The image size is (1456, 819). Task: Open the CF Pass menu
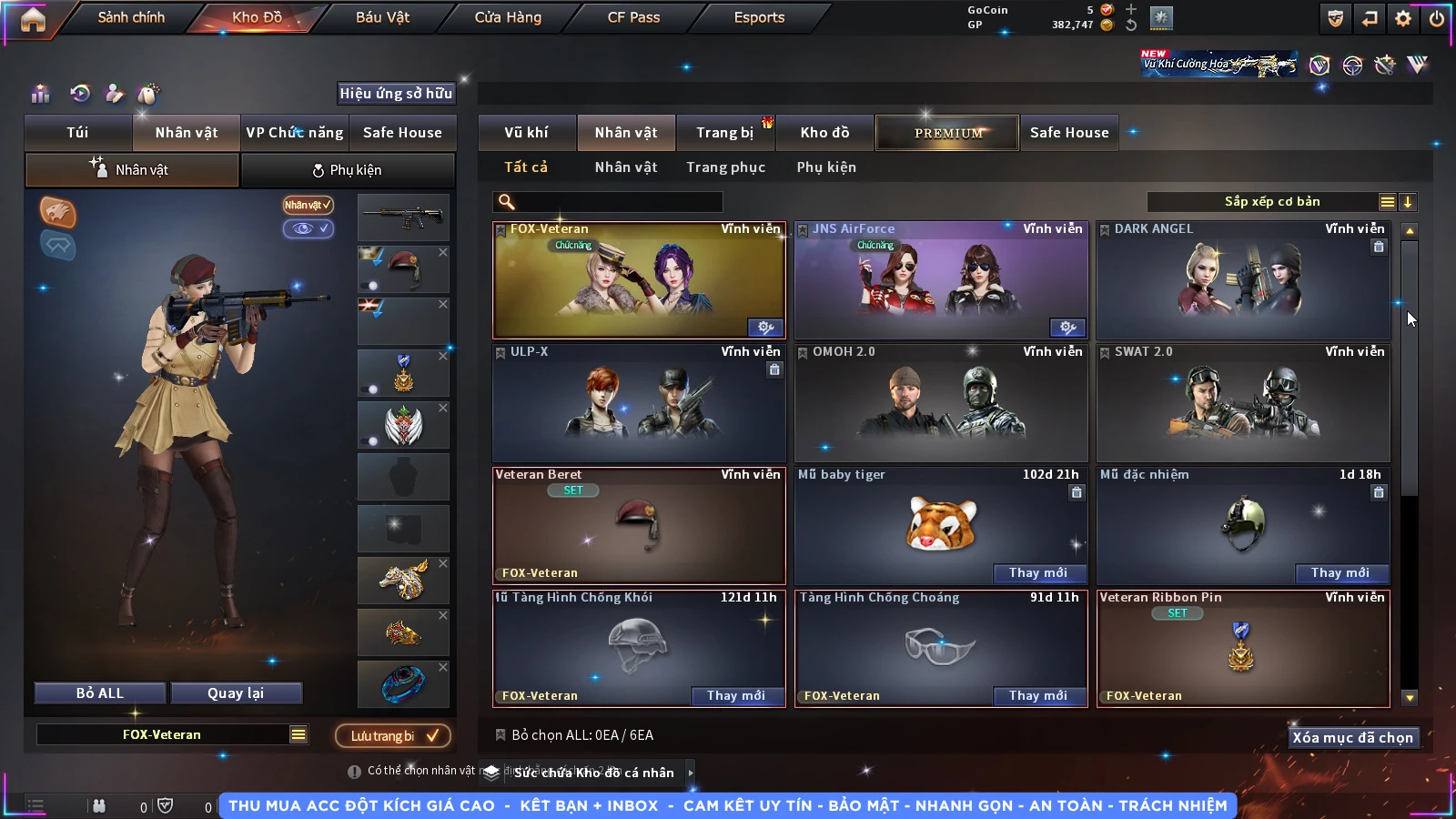[x=633, y=17]
